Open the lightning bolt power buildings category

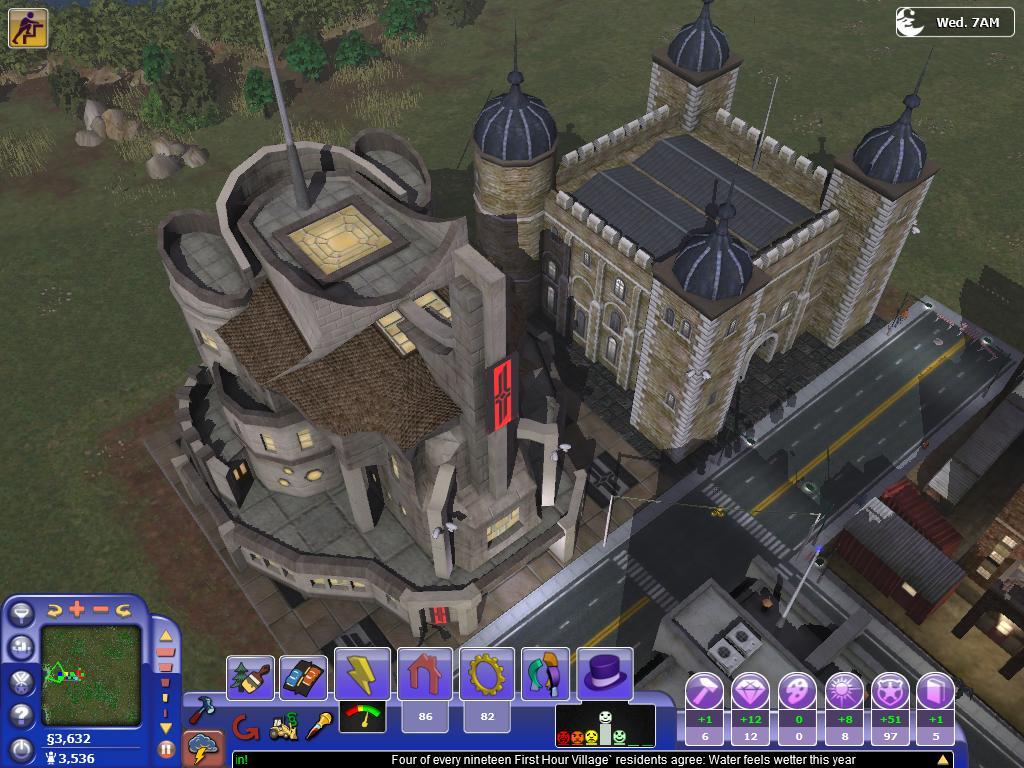[362, 673]
